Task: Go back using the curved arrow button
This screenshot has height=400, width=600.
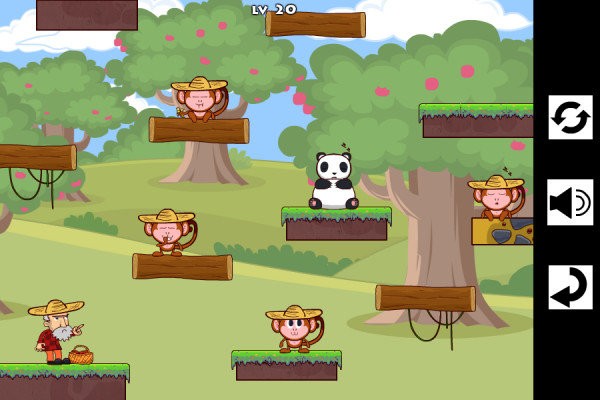Action: (570, 287)
